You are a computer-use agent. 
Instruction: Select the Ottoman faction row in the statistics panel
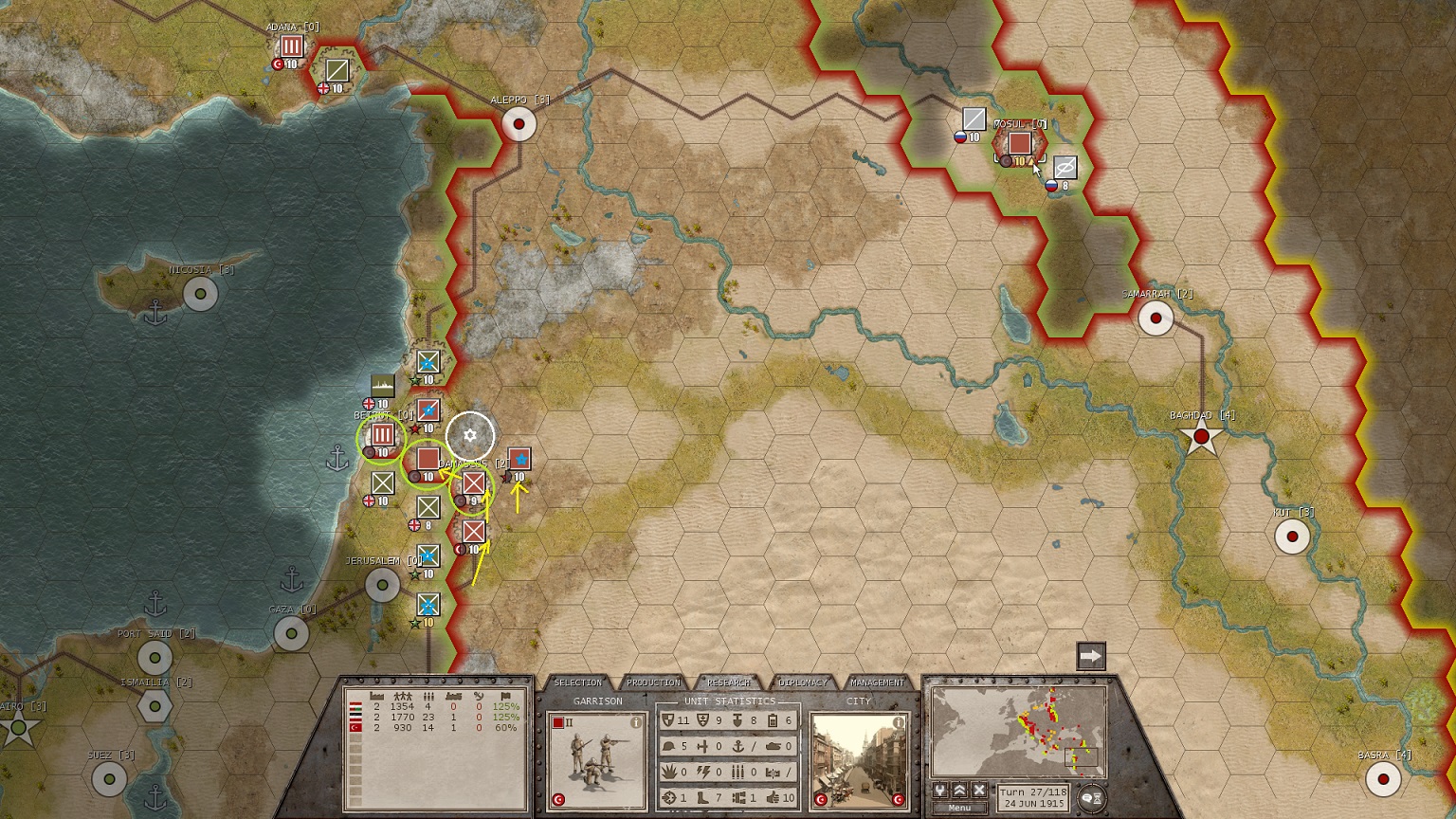[x=436, y=727]
